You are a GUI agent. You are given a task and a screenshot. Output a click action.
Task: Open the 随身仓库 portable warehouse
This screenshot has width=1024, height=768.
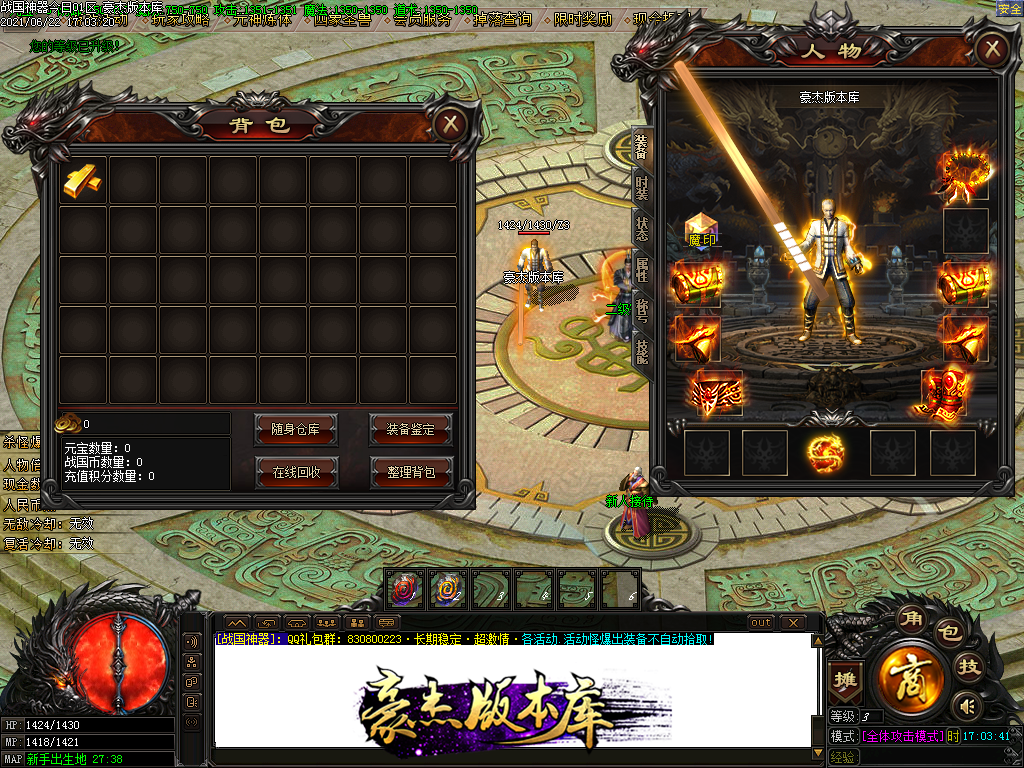[x=296, y=429]
